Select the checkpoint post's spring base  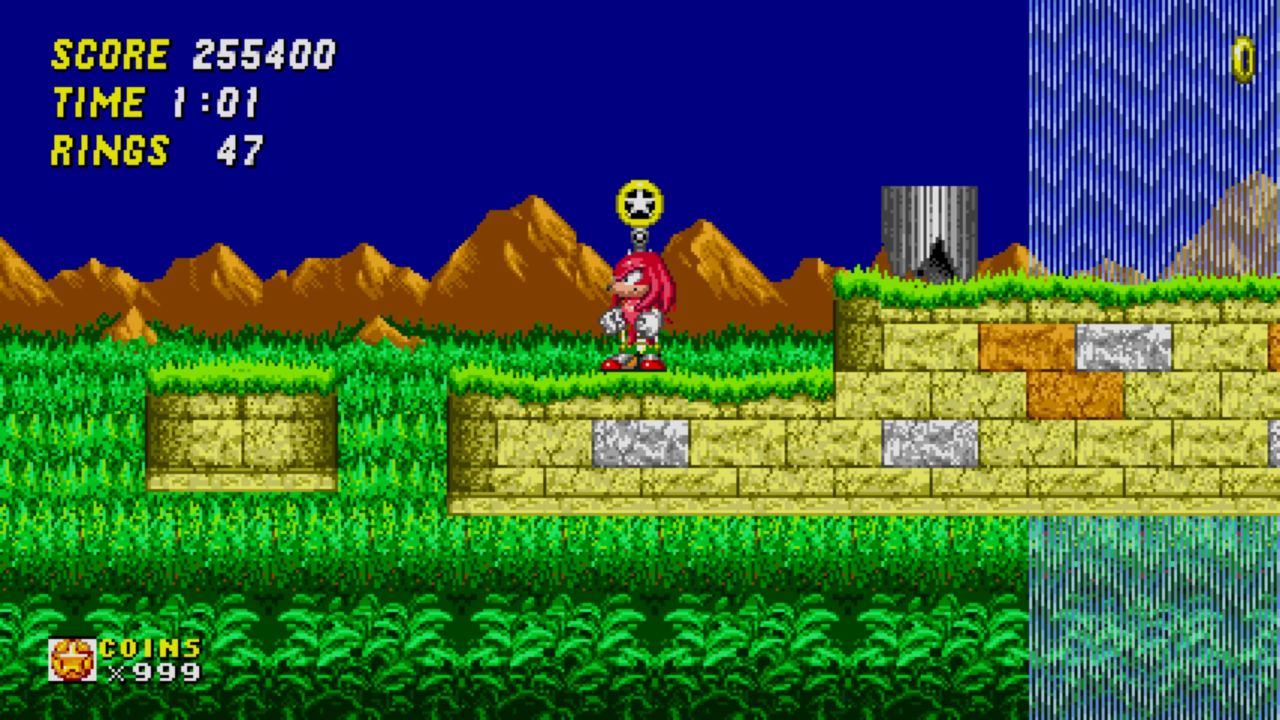pos(641,240)
